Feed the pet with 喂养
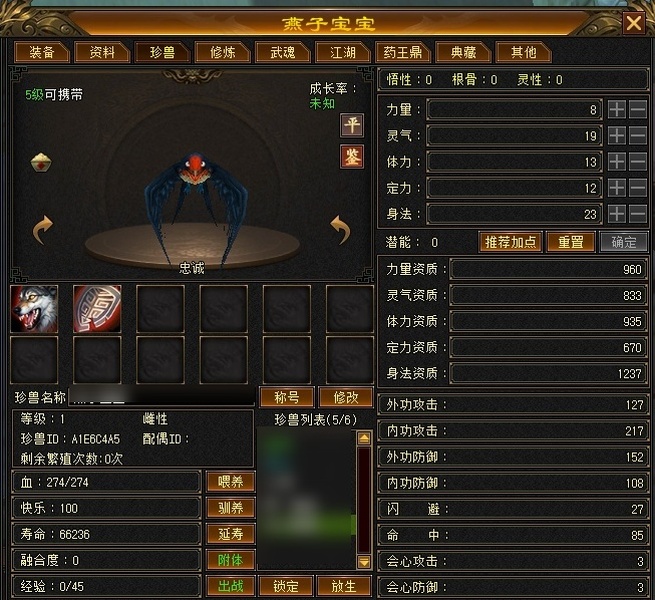 coord(230,481)
